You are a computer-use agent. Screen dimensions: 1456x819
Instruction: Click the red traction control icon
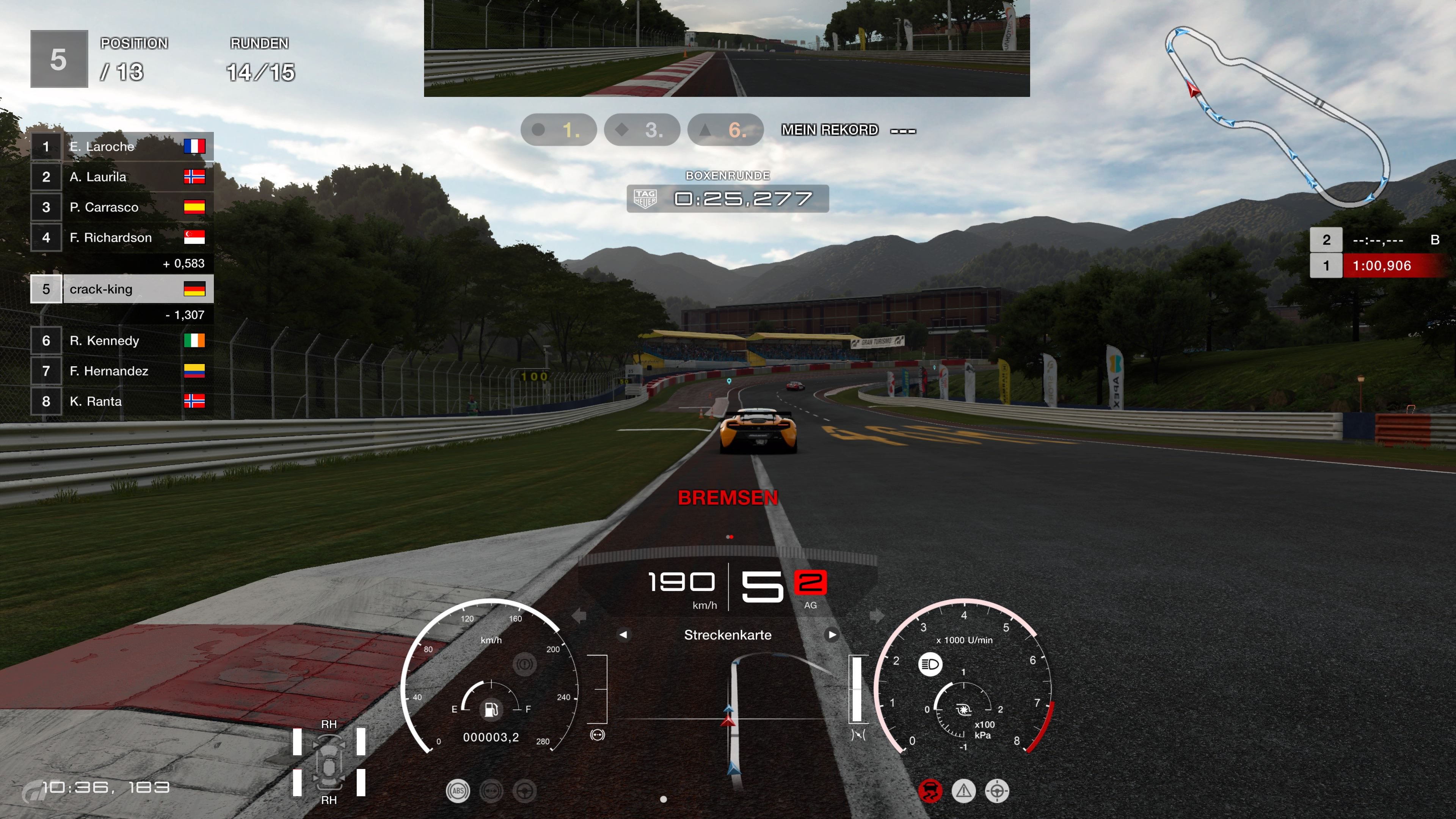[930, 791]
